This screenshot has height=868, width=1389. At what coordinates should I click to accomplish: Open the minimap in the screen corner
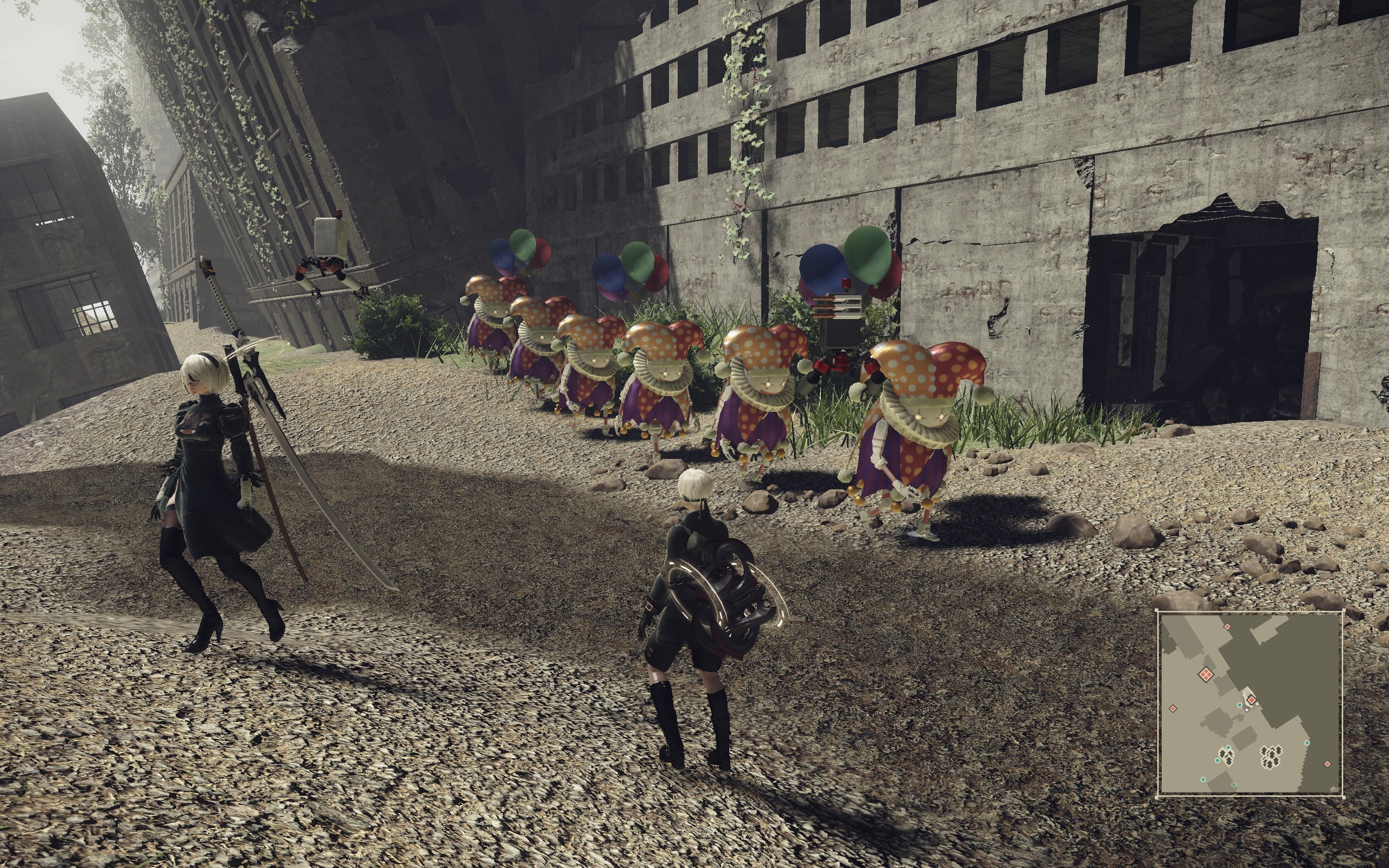click(1250, 704)
